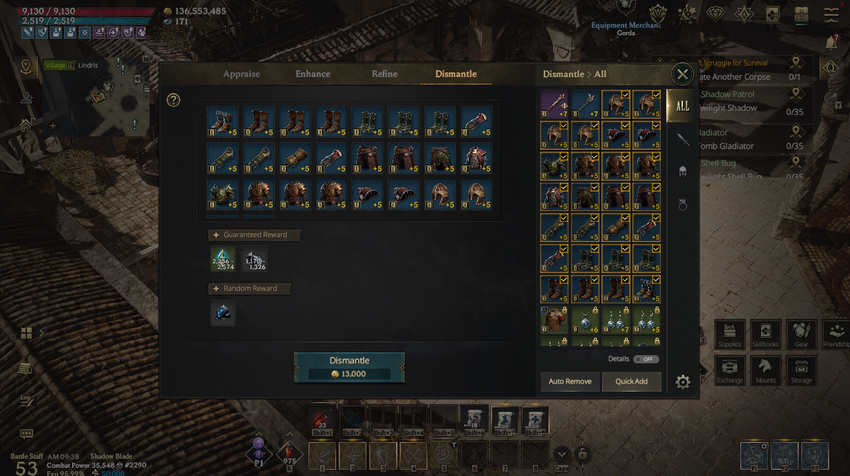
Task: Open the Mounts shortcut
Action: click(x=766, y=372)
